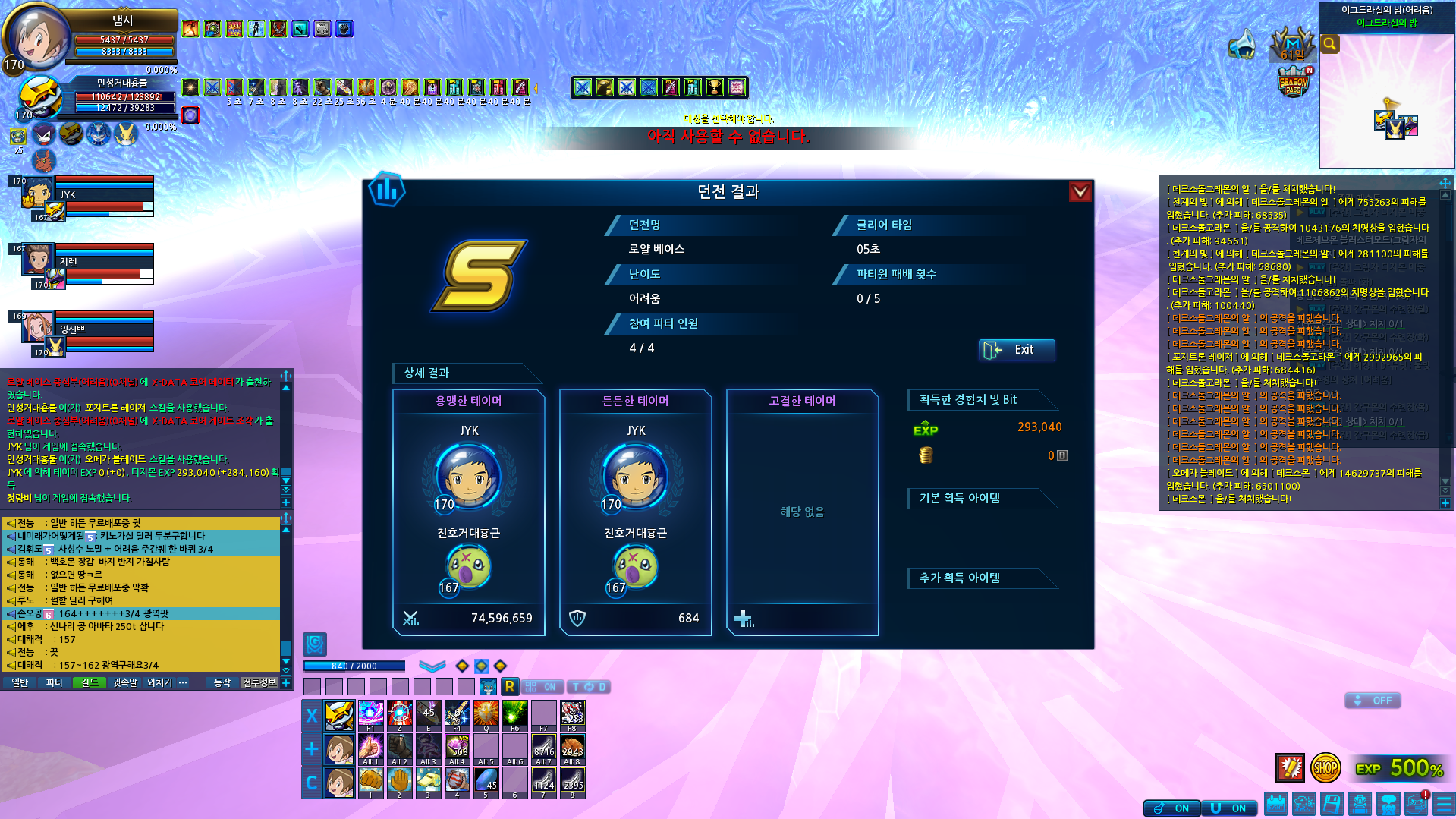Select the 길드 chat tab

[90, 683]
